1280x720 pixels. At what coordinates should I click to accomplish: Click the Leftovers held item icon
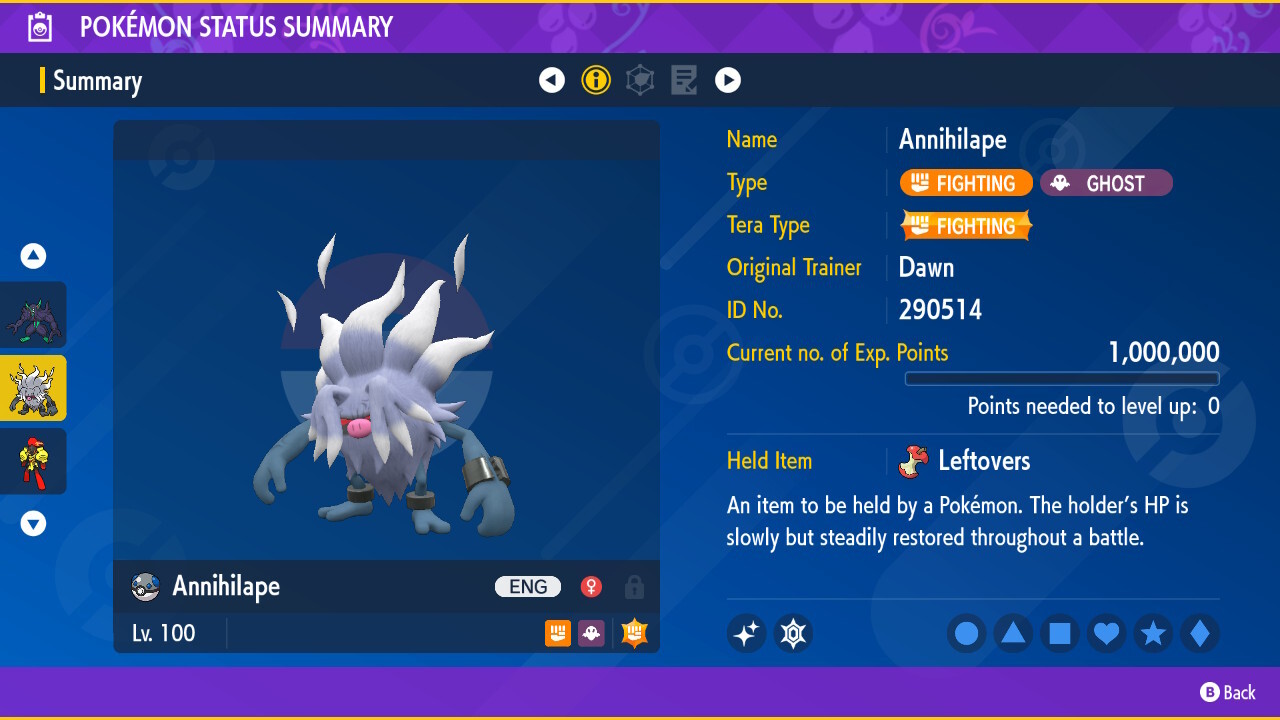pos(917,461)
